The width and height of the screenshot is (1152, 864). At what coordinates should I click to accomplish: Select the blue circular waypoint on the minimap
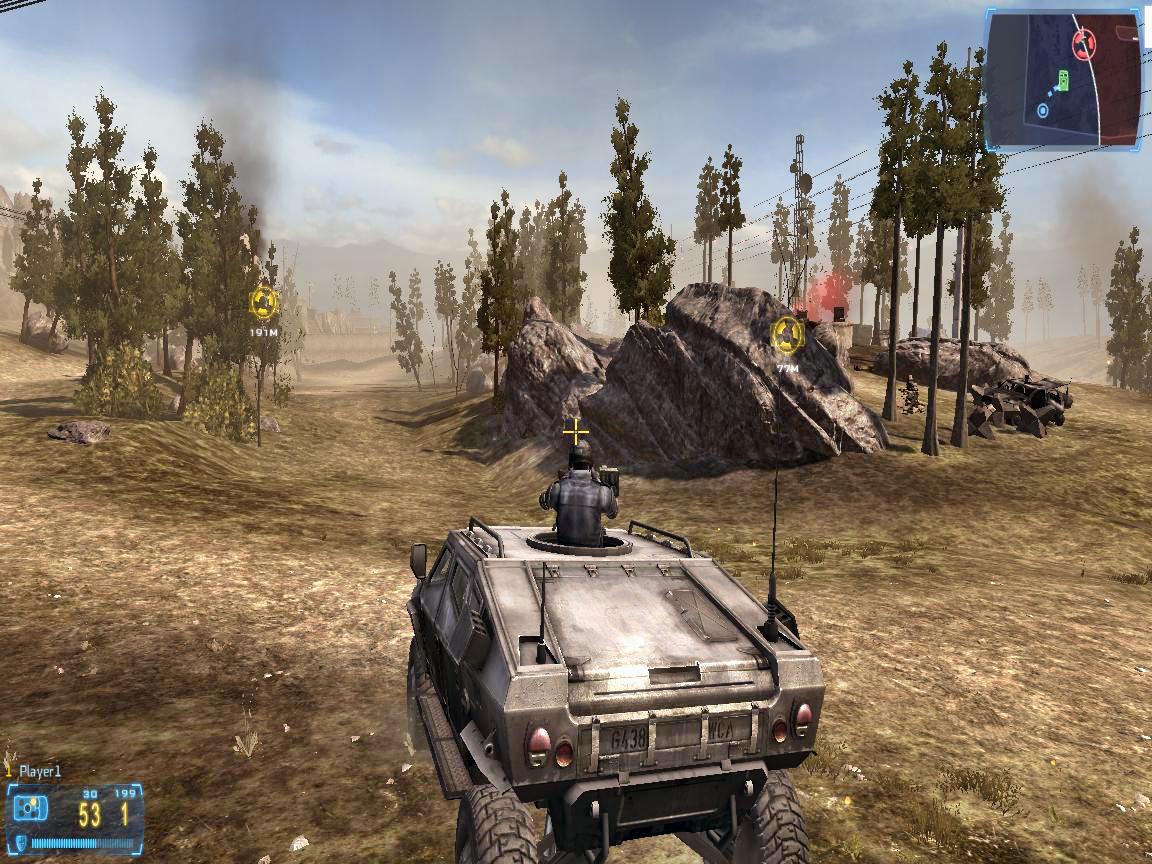(x=1043, y=110)
